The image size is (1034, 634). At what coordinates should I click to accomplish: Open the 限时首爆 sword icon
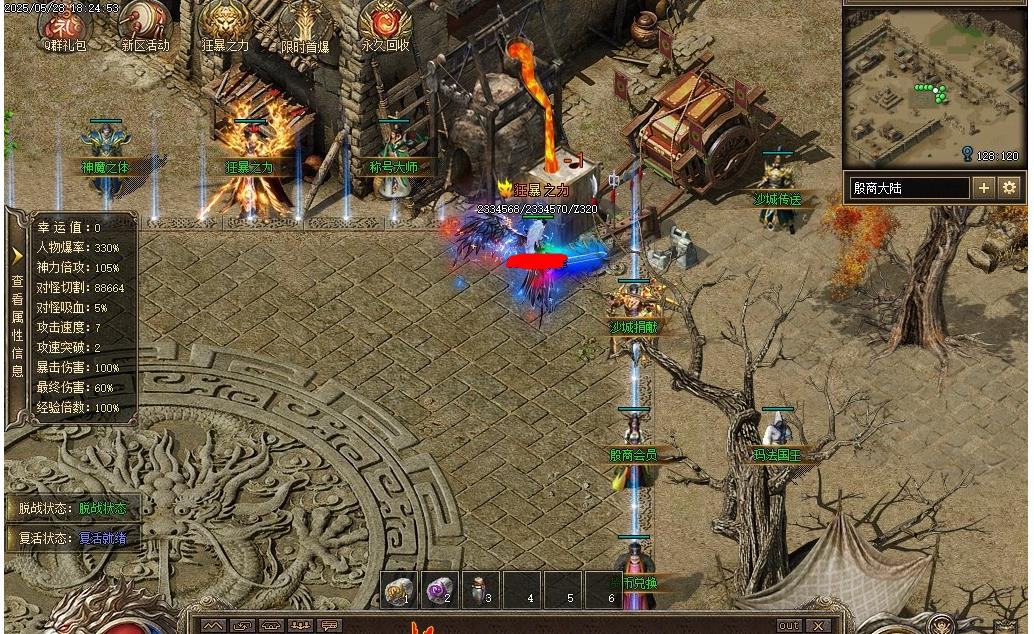pyautogui.click(x=305, y=22)
